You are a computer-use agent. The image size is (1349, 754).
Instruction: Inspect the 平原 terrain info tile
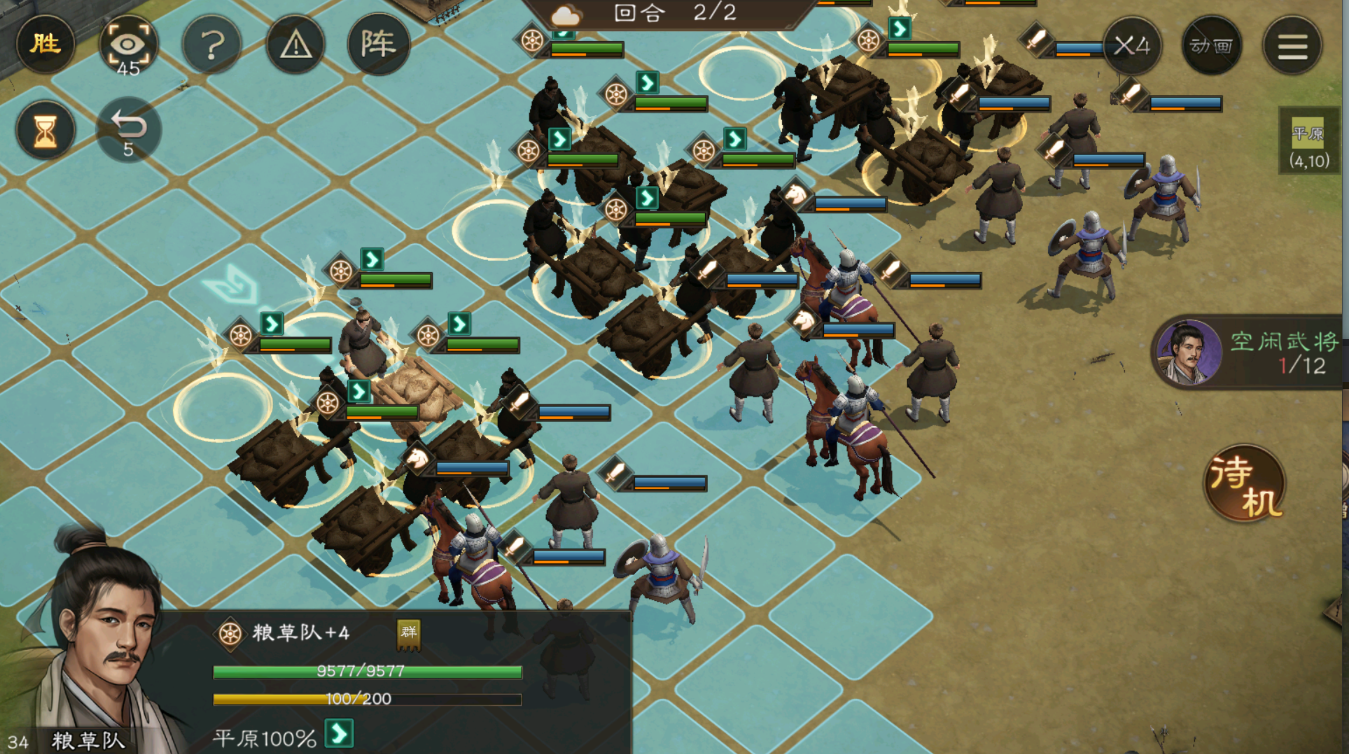point(1308,142)
